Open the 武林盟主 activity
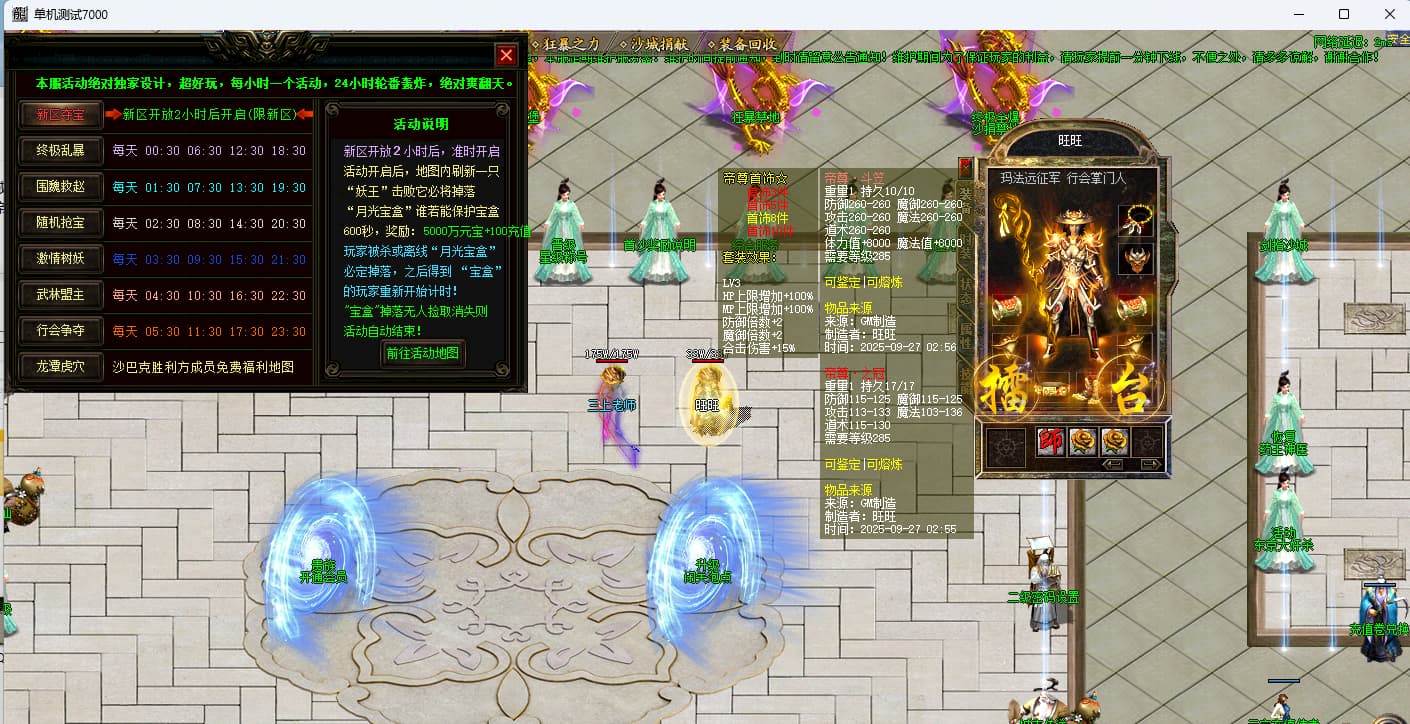Screen dimensions: 1410x724 [x=61, y=295]
